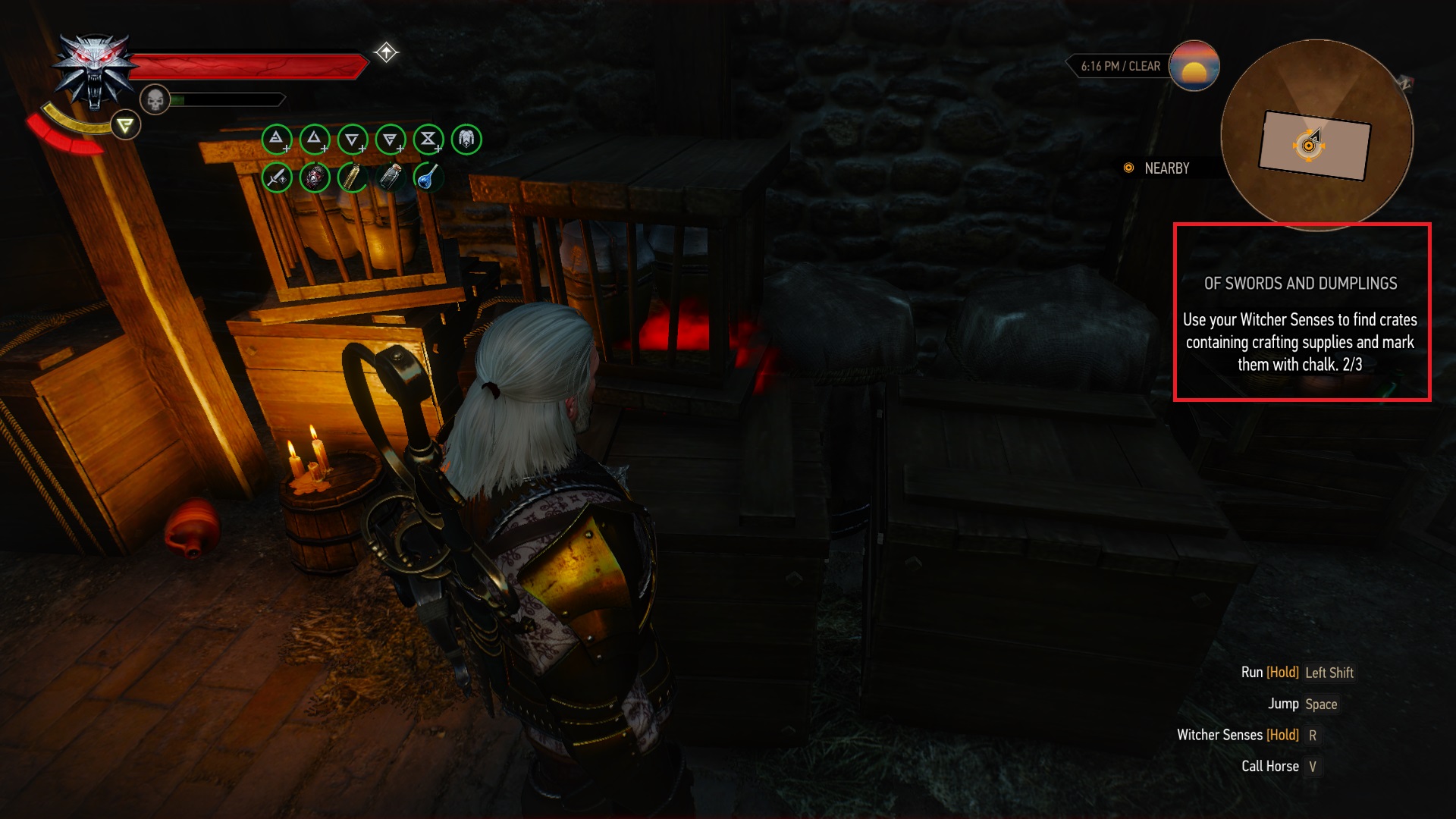Click the armor bonus buff icon
Image resolution: width=1456 pixels, height=819 pixels.
pyautogui.click(x=466, y=140)
